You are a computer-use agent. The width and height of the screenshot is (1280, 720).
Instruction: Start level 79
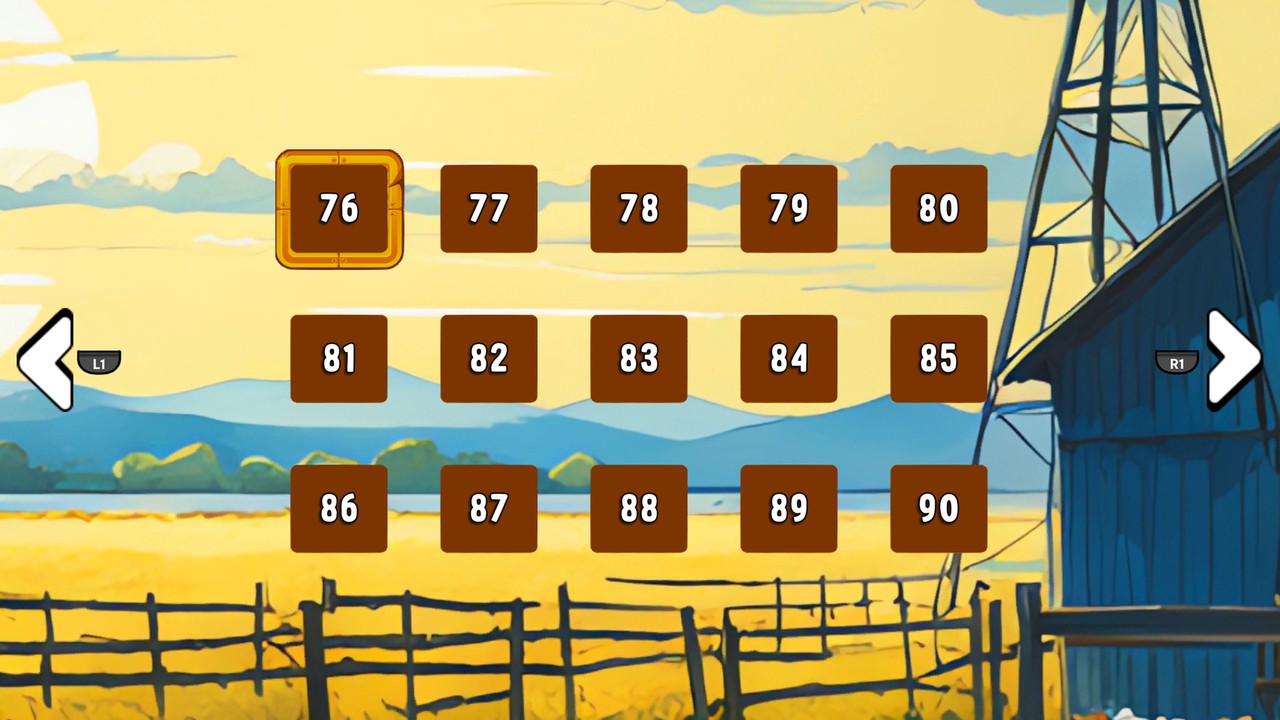coord(789,209)
